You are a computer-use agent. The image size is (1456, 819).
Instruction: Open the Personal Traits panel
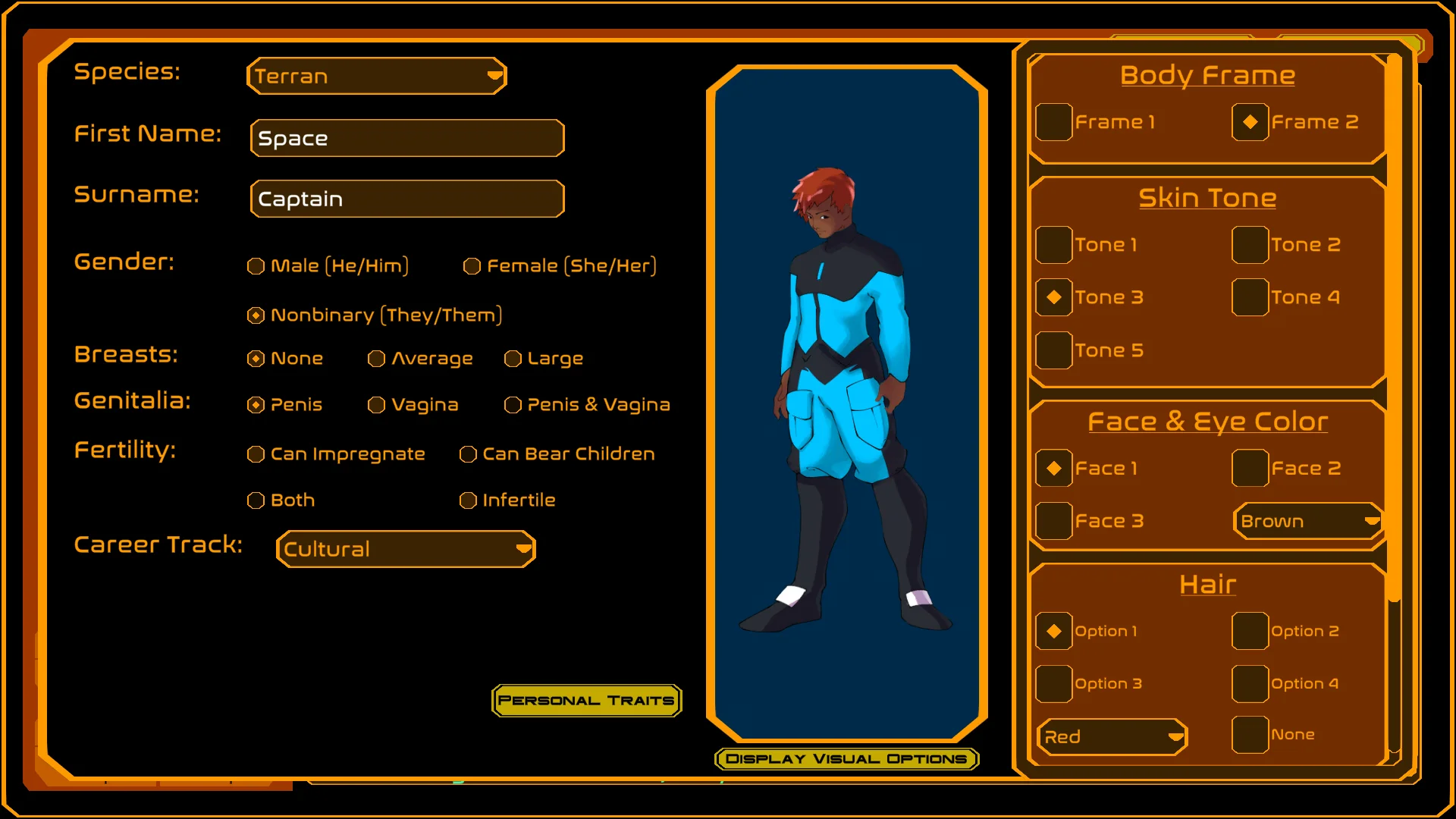[586, 701]
